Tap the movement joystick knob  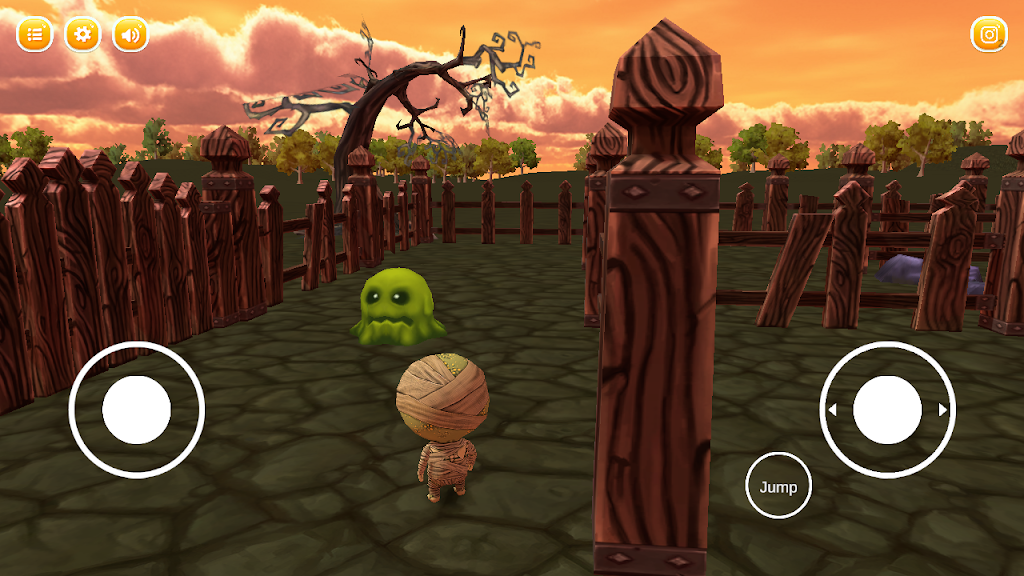tap(137, 409)
